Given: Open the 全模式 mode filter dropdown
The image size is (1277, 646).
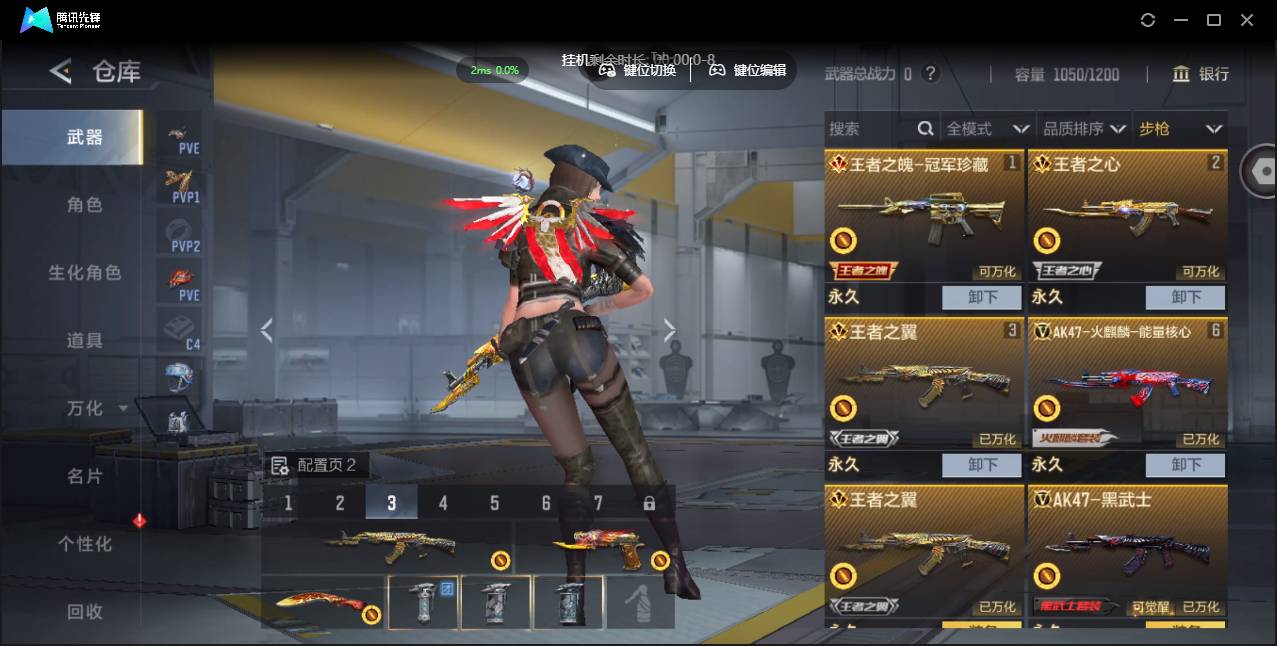Looking at the screenshot, I should coord(987,129).
